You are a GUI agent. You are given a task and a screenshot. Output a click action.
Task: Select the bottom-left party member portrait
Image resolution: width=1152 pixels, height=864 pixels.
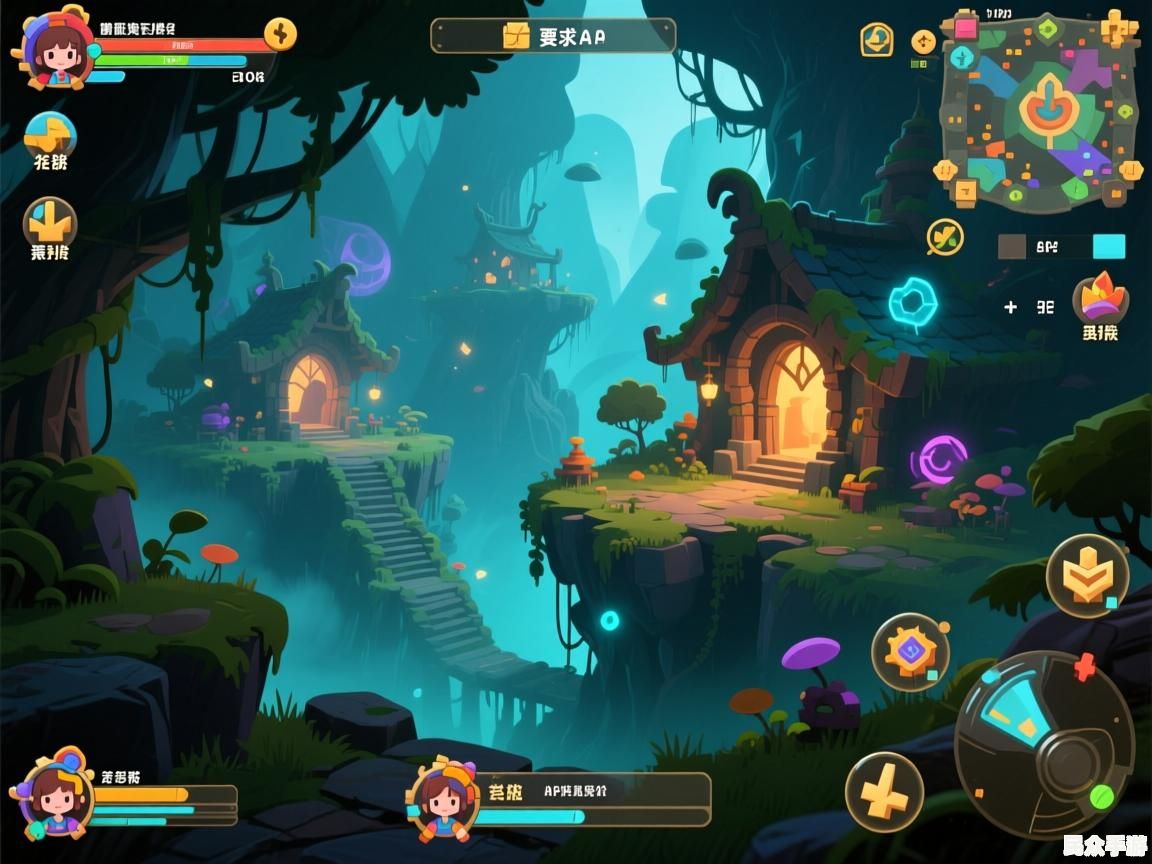[53, 797]
